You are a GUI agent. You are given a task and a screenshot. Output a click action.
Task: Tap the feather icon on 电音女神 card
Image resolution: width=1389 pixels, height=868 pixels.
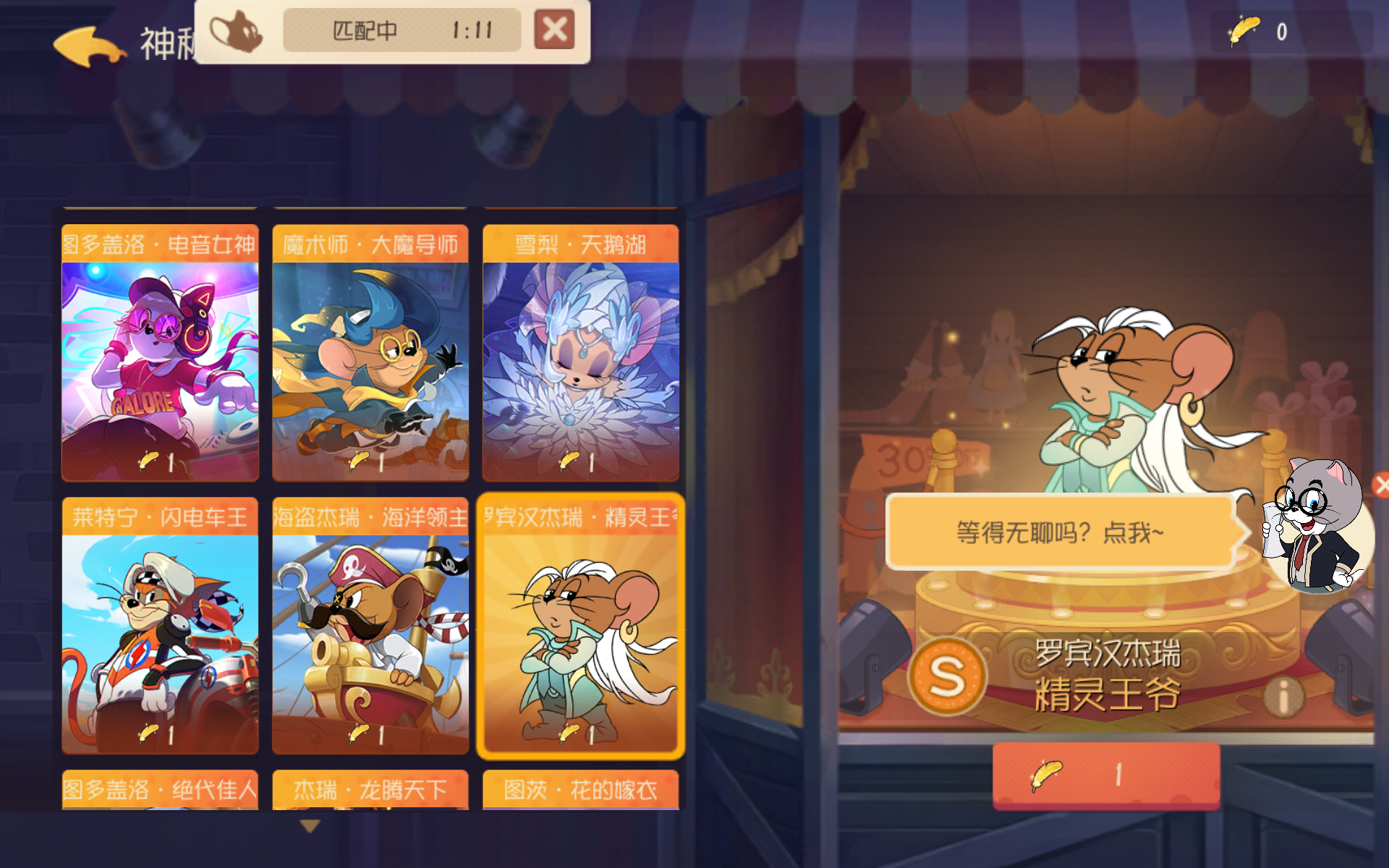[150, 460]
